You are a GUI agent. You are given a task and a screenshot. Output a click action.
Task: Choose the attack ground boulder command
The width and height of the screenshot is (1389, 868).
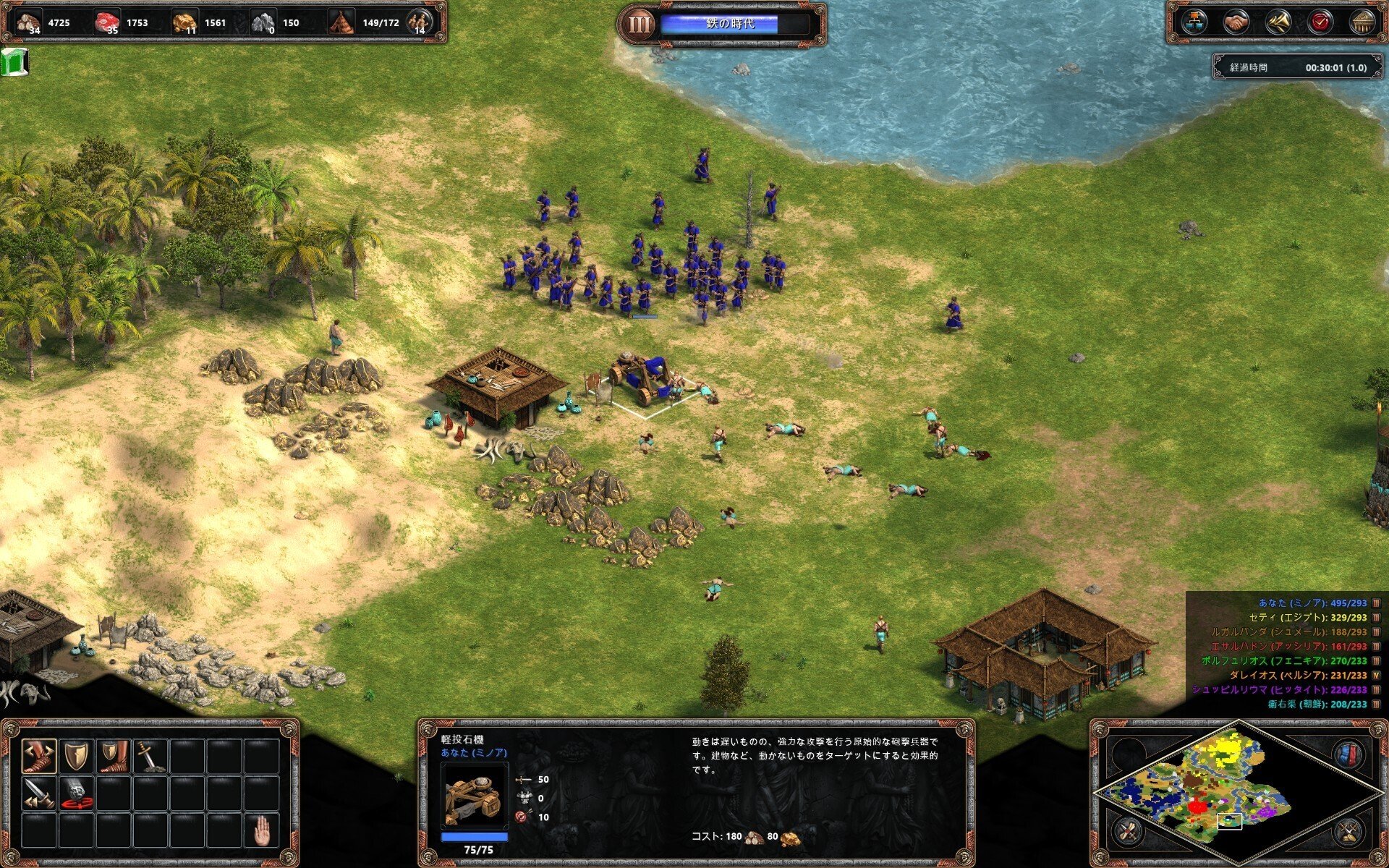pos(77,793)
